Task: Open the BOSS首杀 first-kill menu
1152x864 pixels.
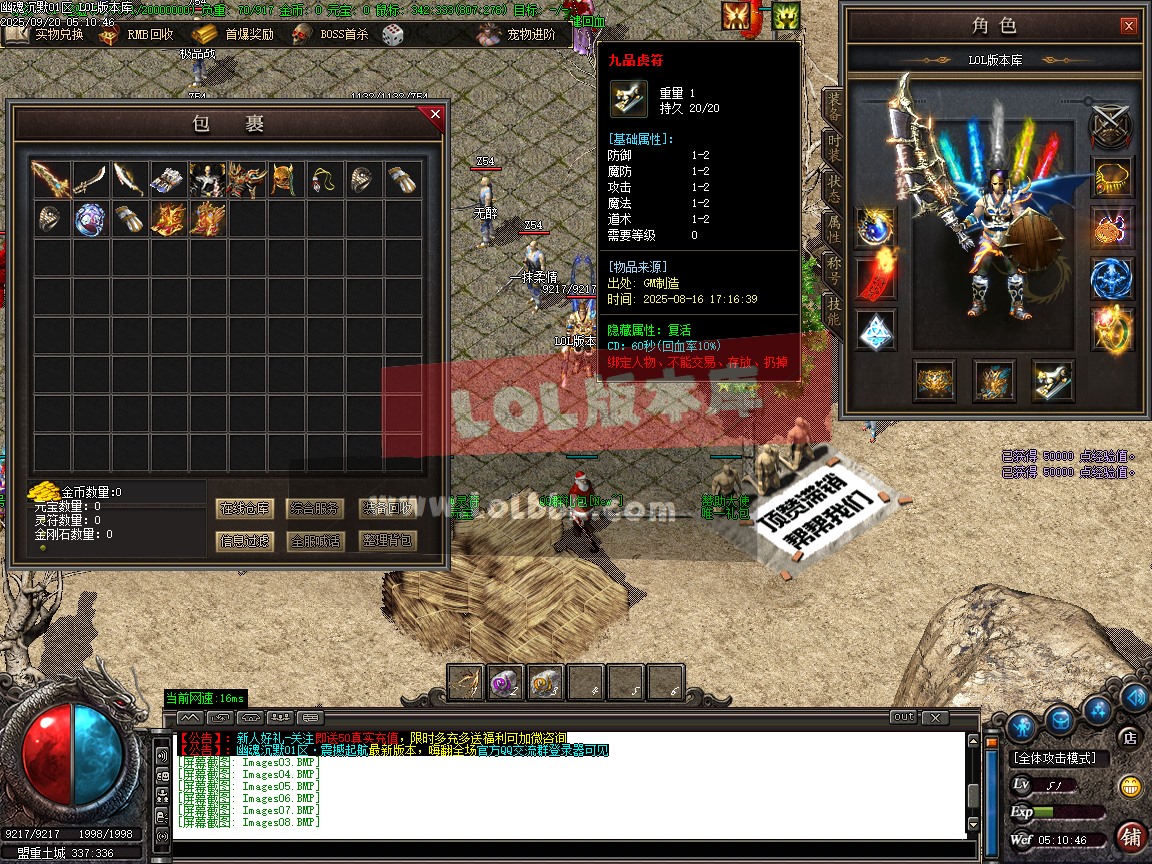Action: coord(332,34)
